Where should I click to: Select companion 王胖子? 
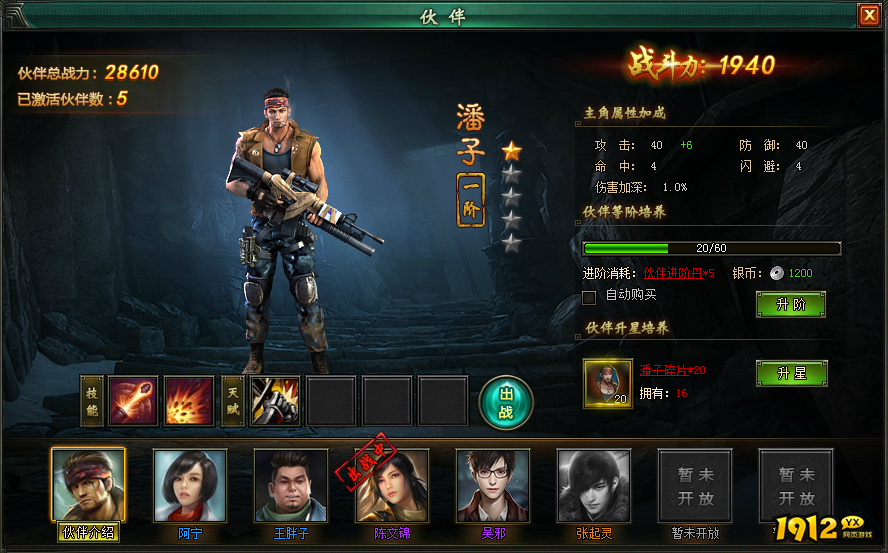pyautogui.click(x=291, y=485)
